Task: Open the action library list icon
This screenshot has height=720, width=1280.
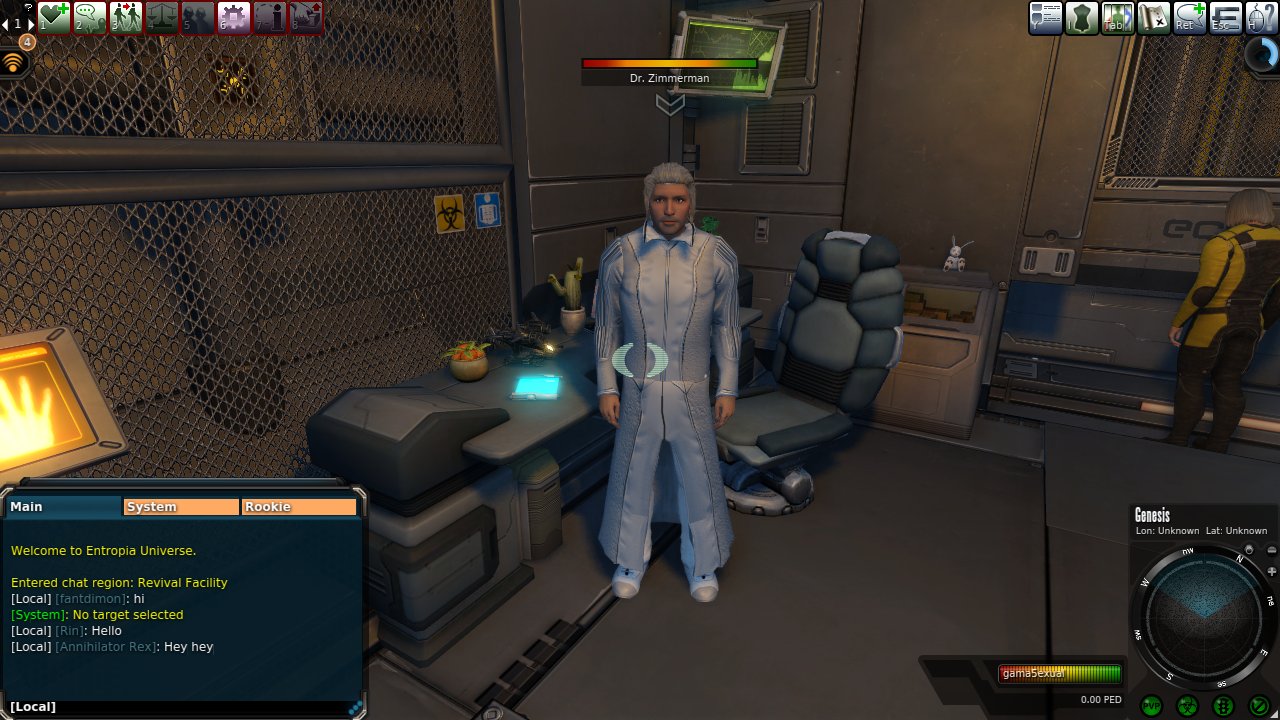Action: pyautogui.click(x=1046, y=18)
